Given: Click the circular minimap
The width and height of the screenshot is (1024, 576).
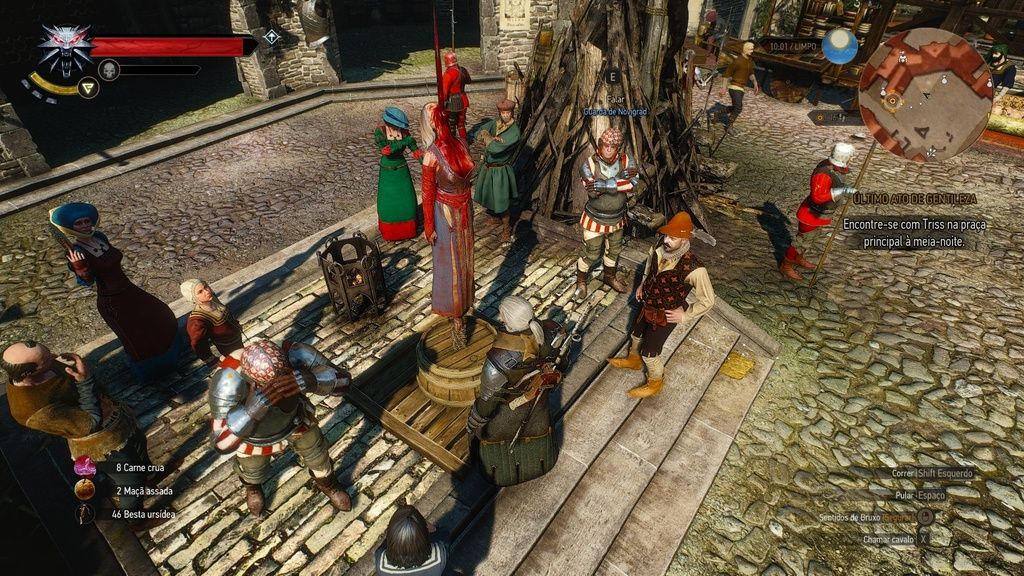Looking at the screenshot, I should pos(925,95).
